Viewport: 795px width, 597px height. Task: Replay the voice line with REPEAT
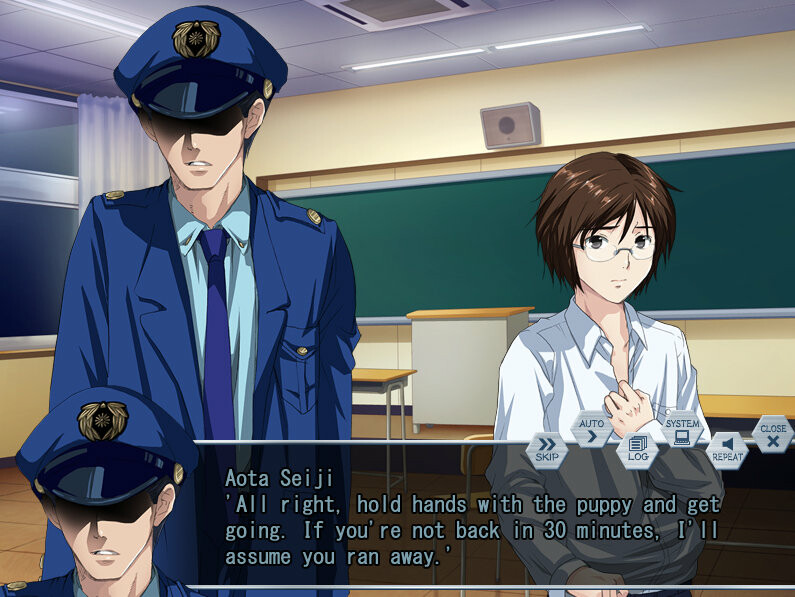click(727, 448)
